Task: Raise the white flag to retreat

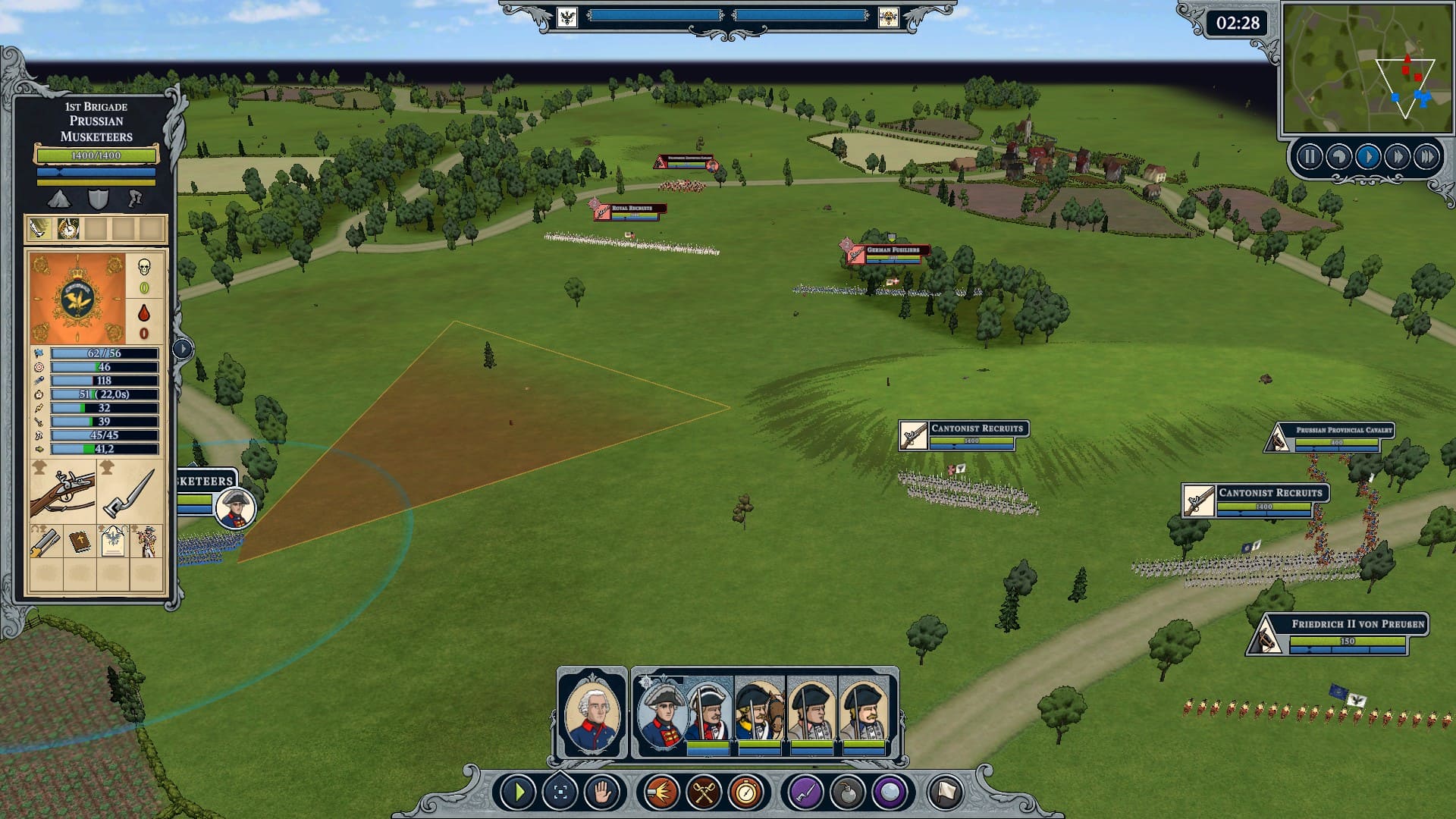Action: point(945,793)
